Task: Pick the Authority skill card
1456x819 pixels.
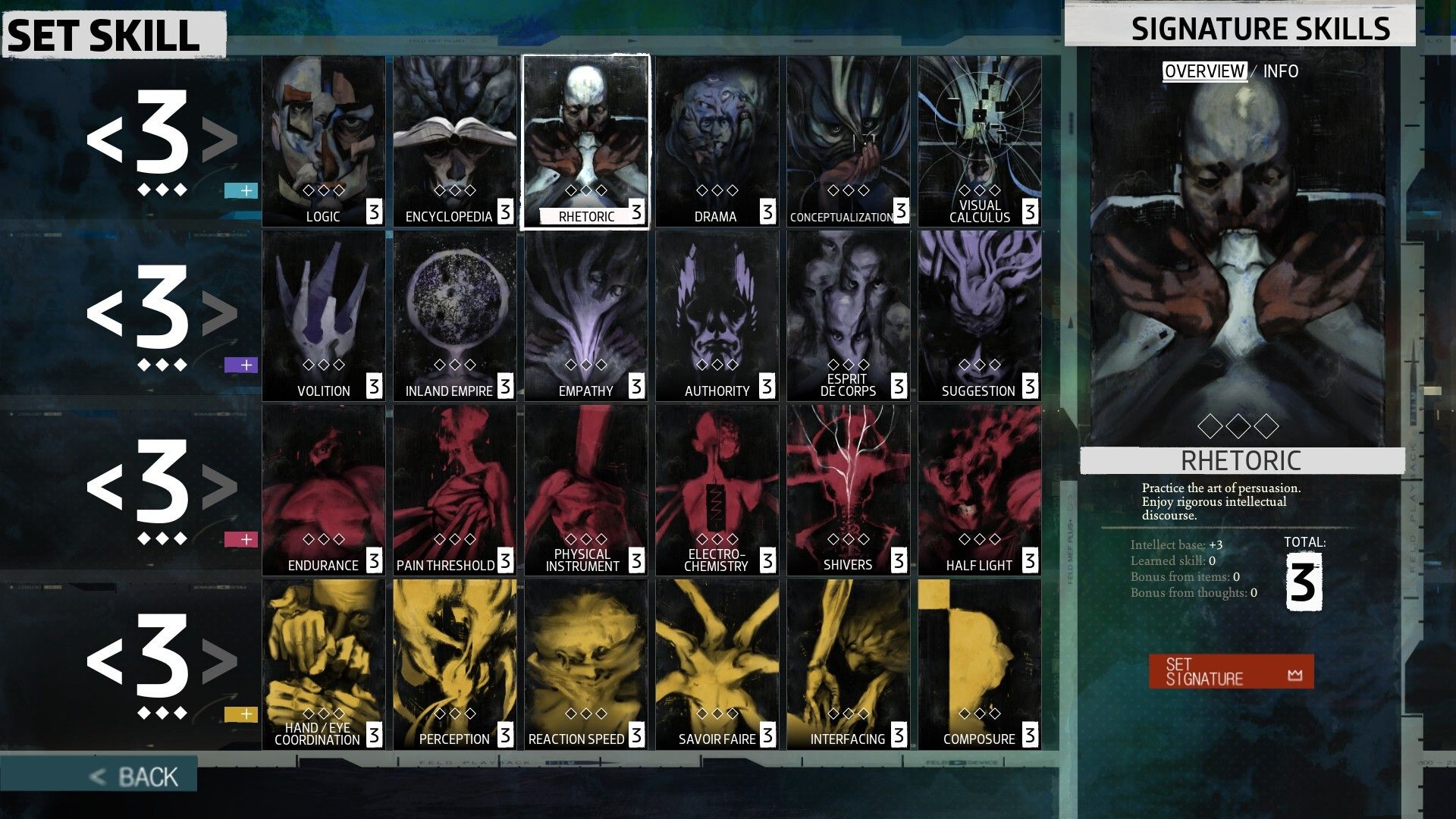Action: [717, 315]
